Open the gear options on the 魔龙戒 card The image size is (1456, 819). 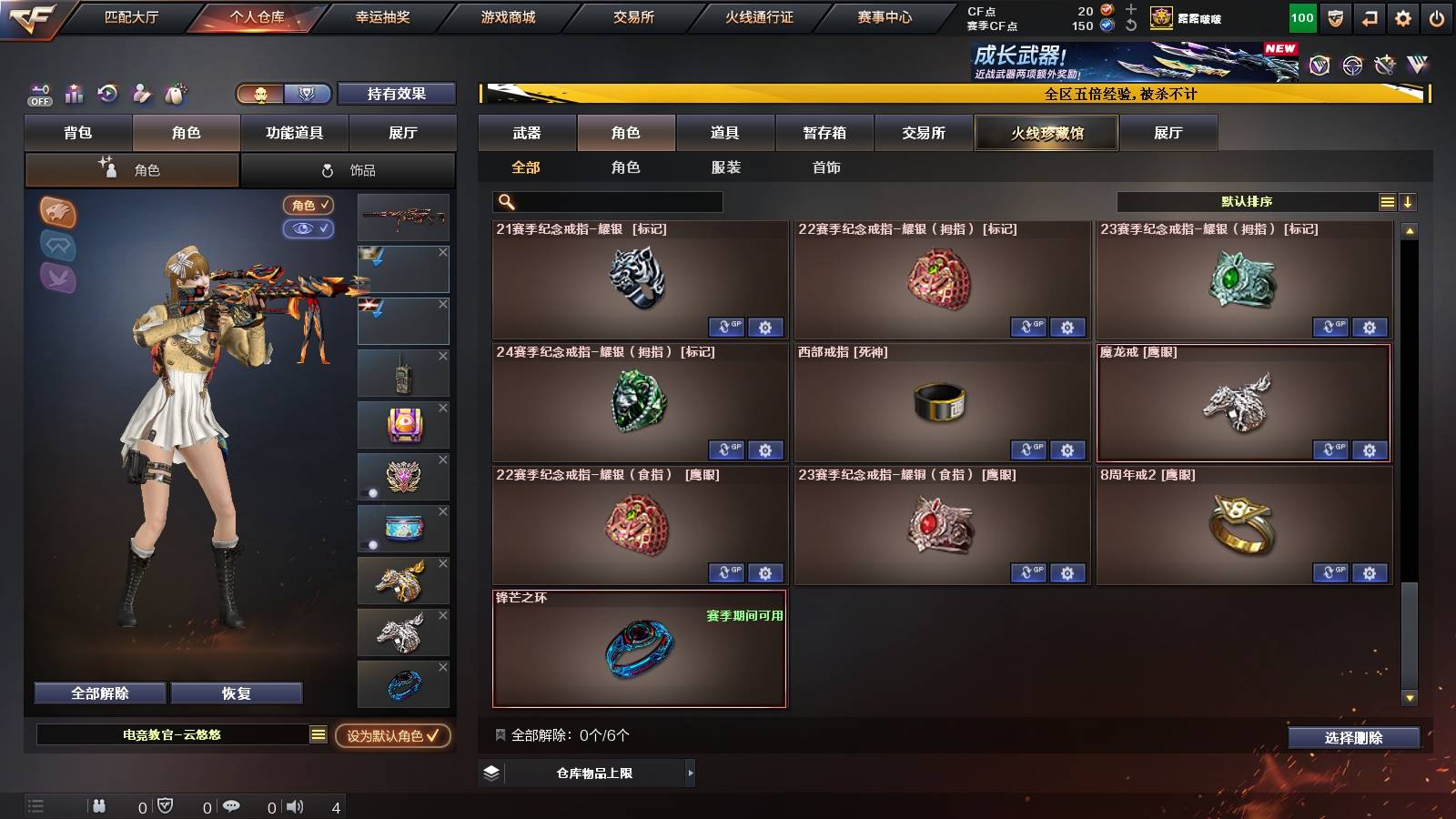click(1368, 450)
